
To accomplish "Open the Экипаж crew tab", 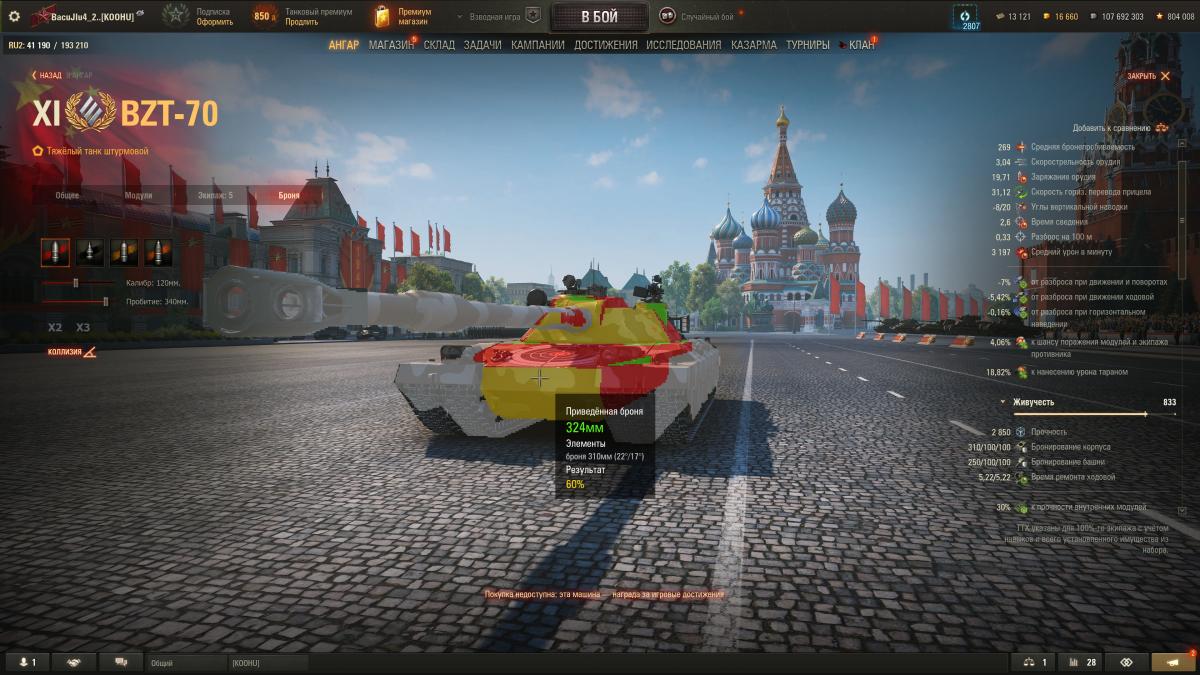I will pos(215,195).
